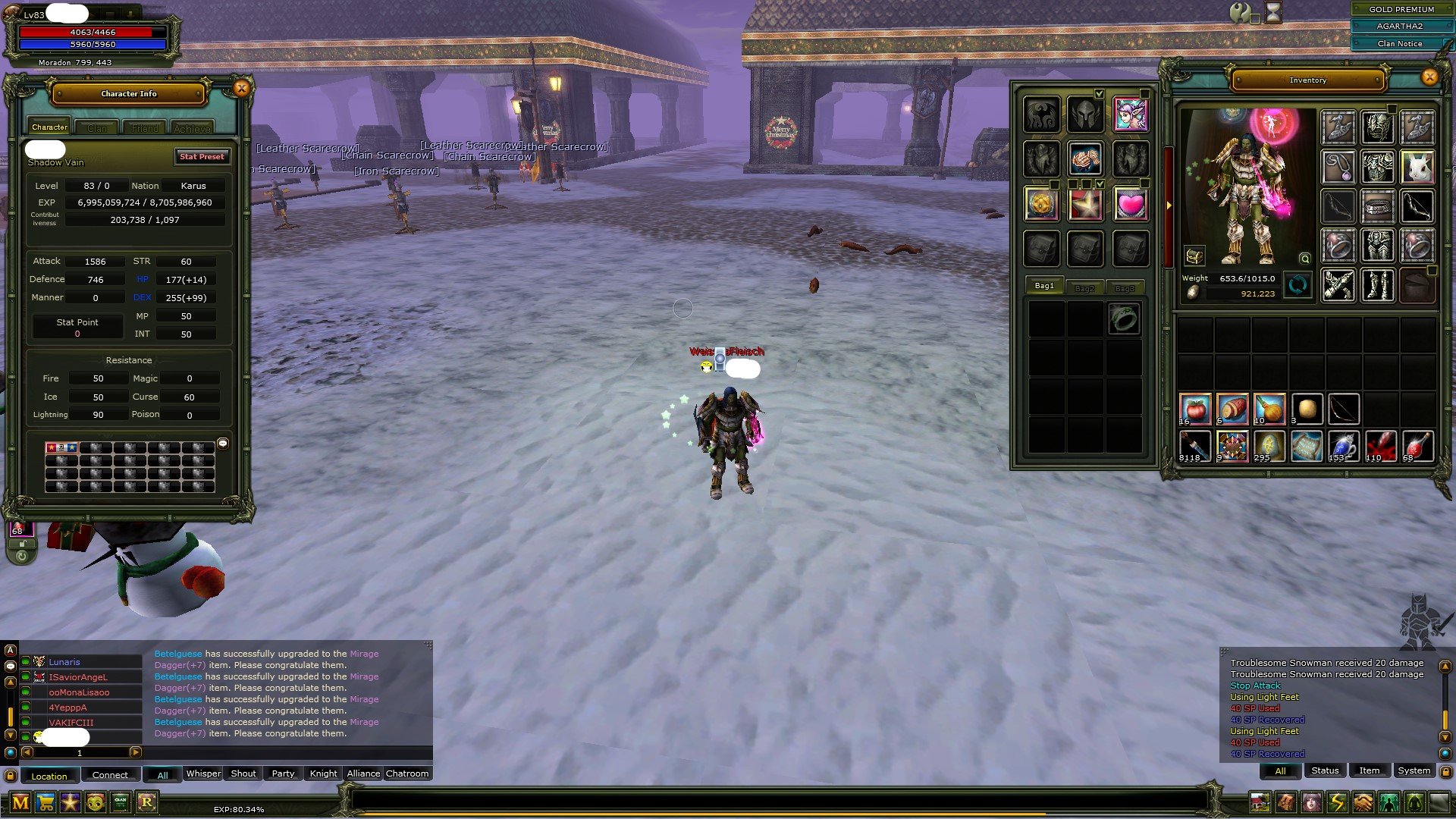Show the Item log filter

pyautogui.click(x=1369, y=770)
